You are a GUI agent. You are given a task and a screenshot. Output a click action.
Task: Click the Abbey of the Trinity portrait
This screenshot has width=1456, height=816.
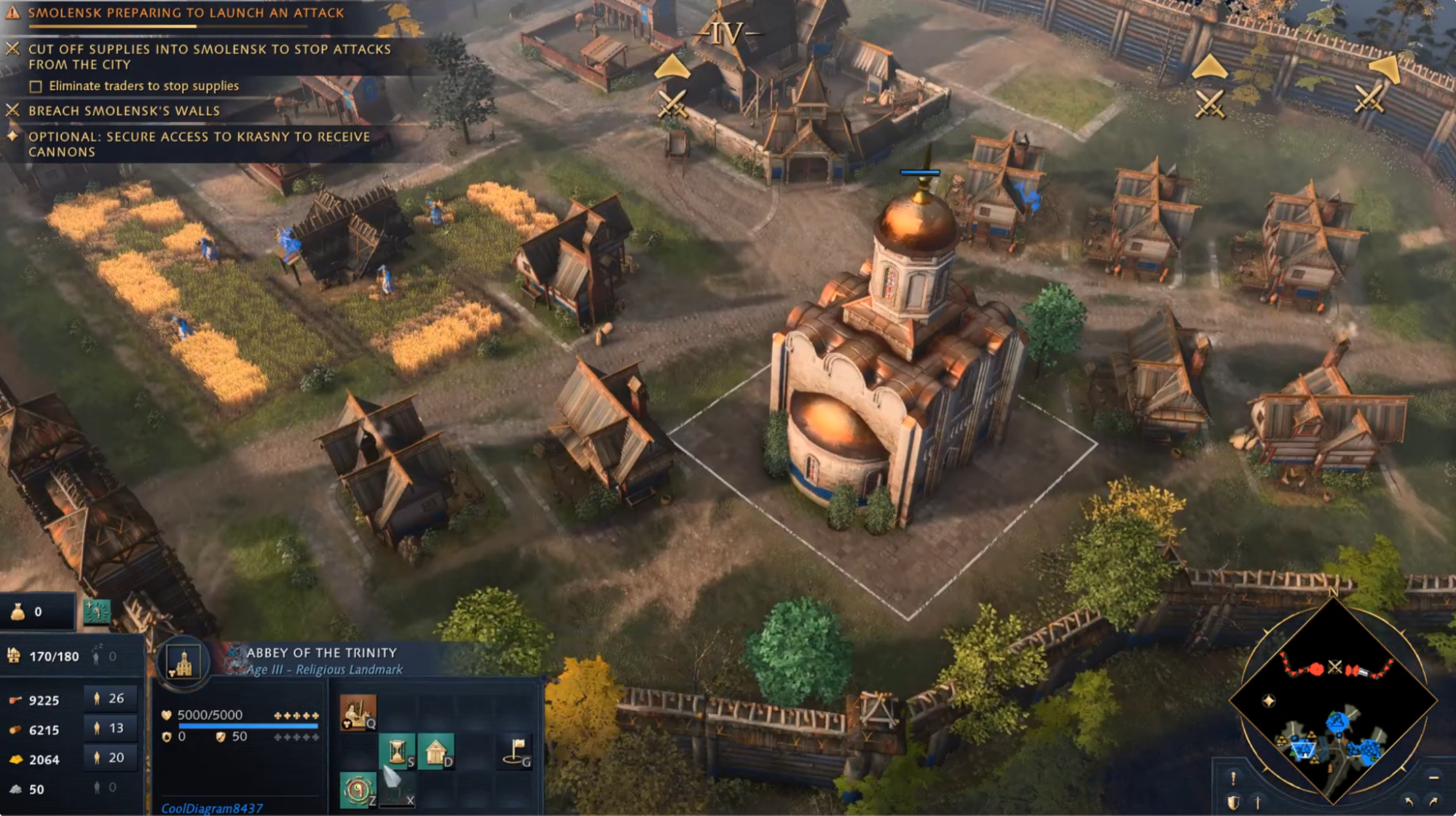[184, 662]
